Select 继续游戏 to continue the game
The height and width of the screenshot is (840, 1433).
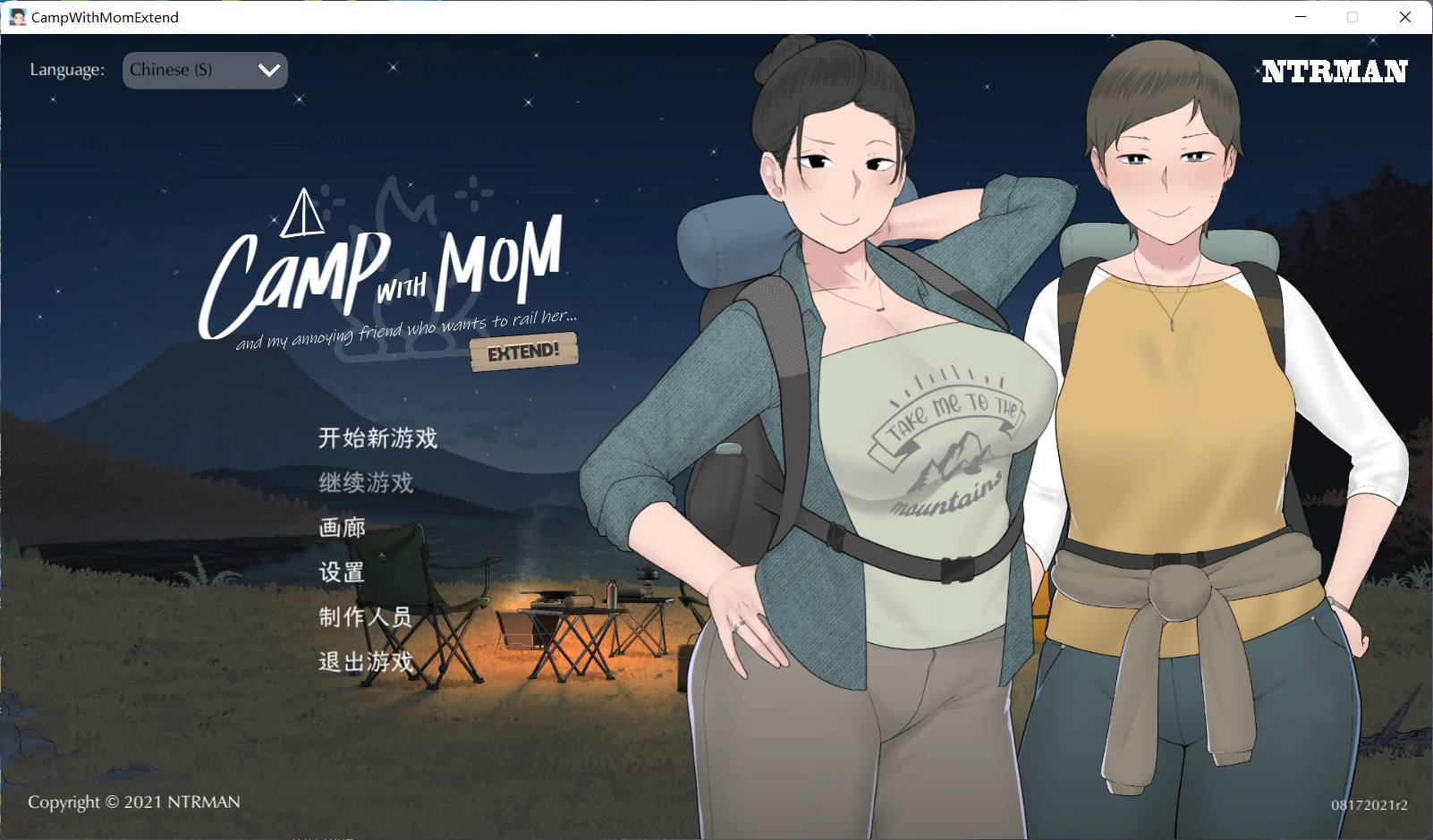[x=367, y=483]
